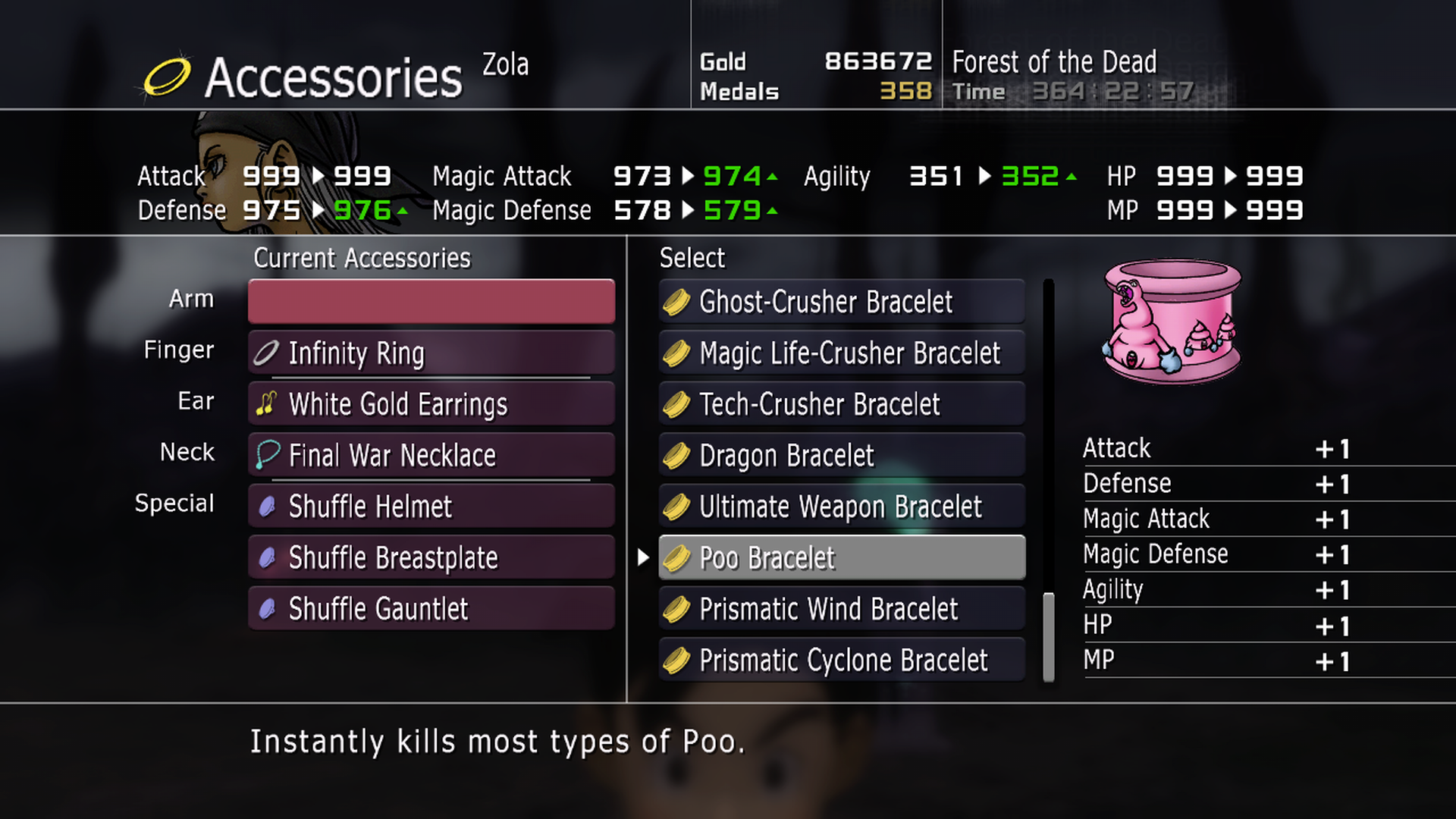Select the Shuffle Helmet special slot
The width and height of the screenshot is (1456, 819).
[x=431, y=506]
